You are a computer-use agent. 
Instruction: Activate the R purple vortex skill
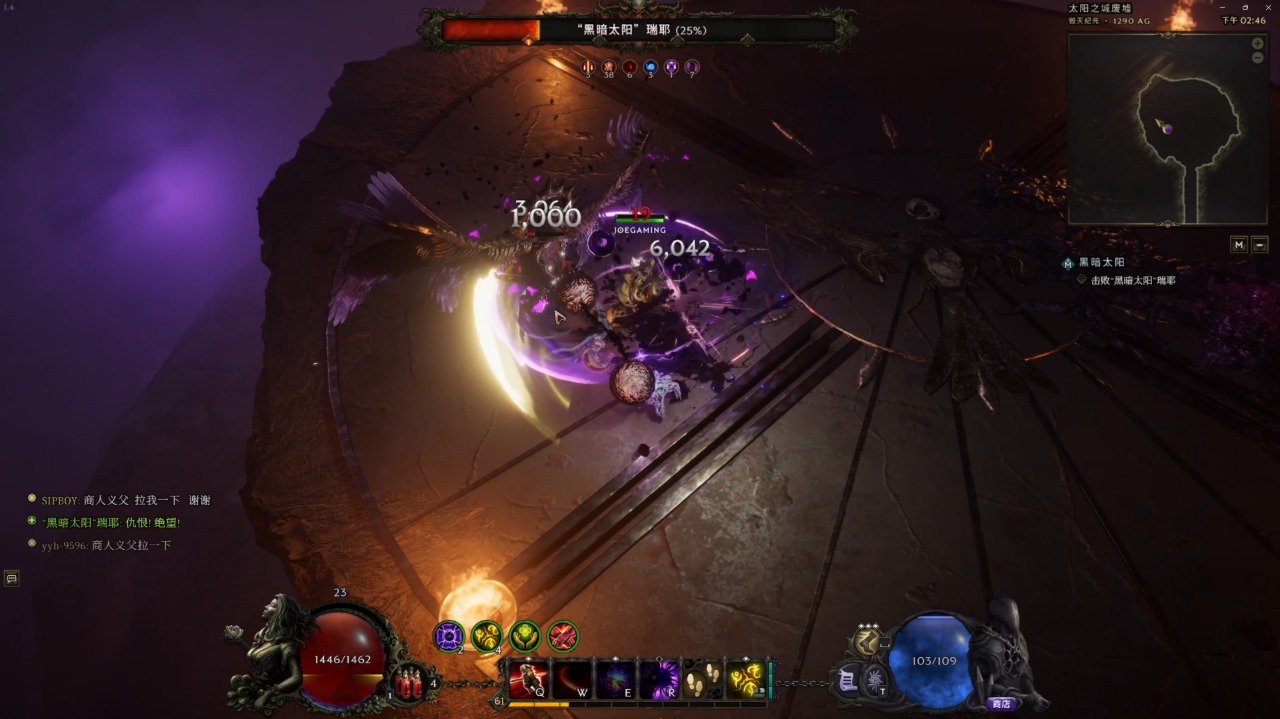pyautogui.click(x=660, y=680)
